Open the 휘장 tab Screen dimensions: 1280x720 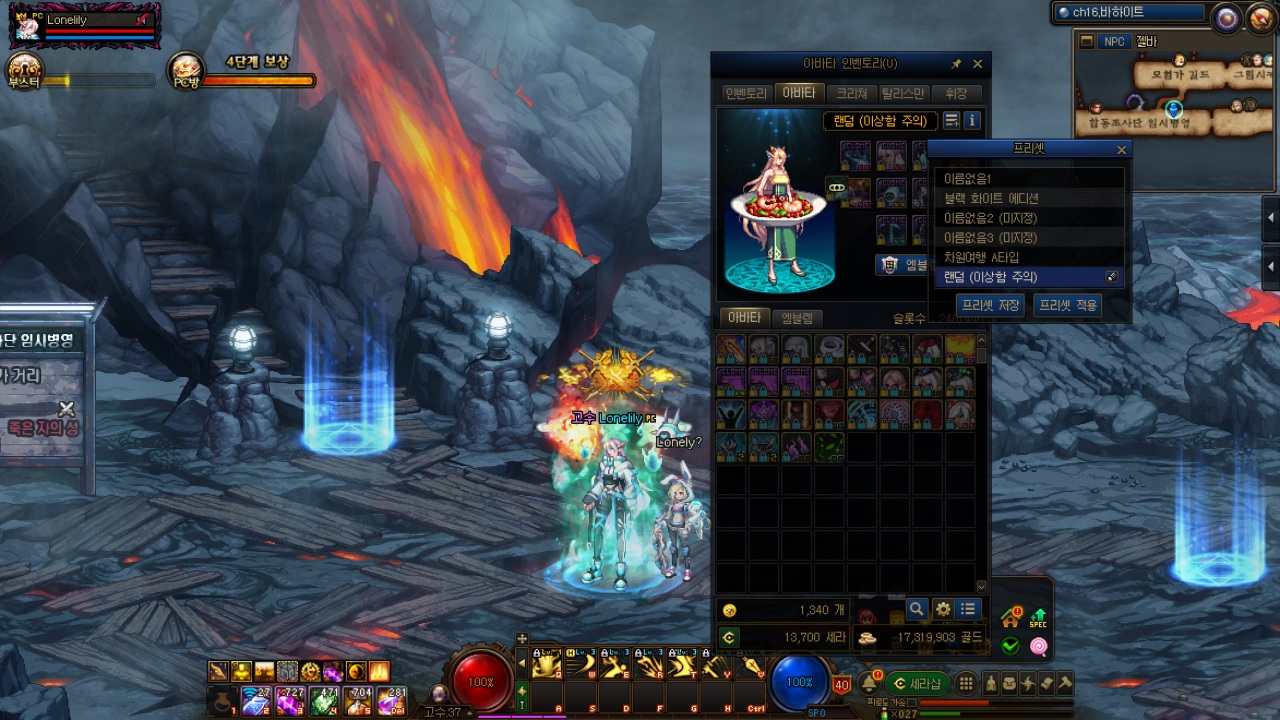pos(956,93)
